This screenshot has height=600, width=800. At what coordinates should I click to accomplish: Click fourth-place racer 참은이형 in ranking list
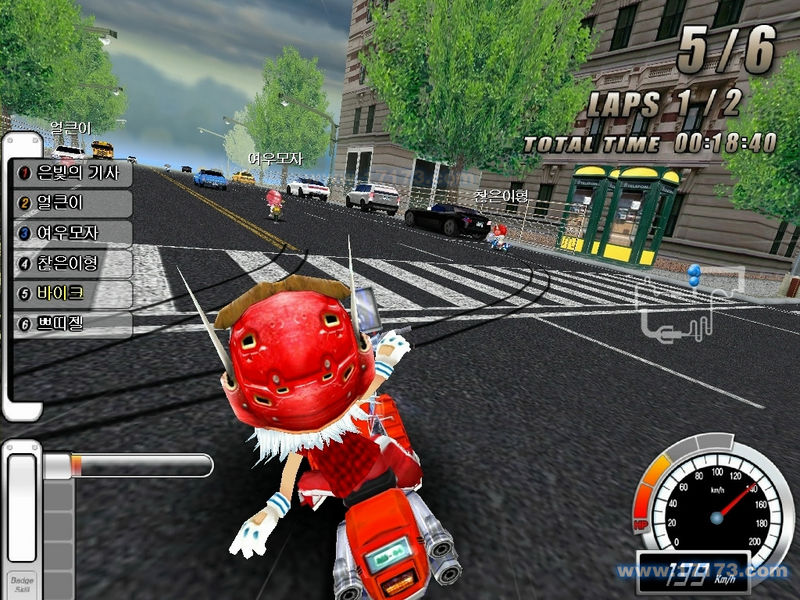pos(72,264)
